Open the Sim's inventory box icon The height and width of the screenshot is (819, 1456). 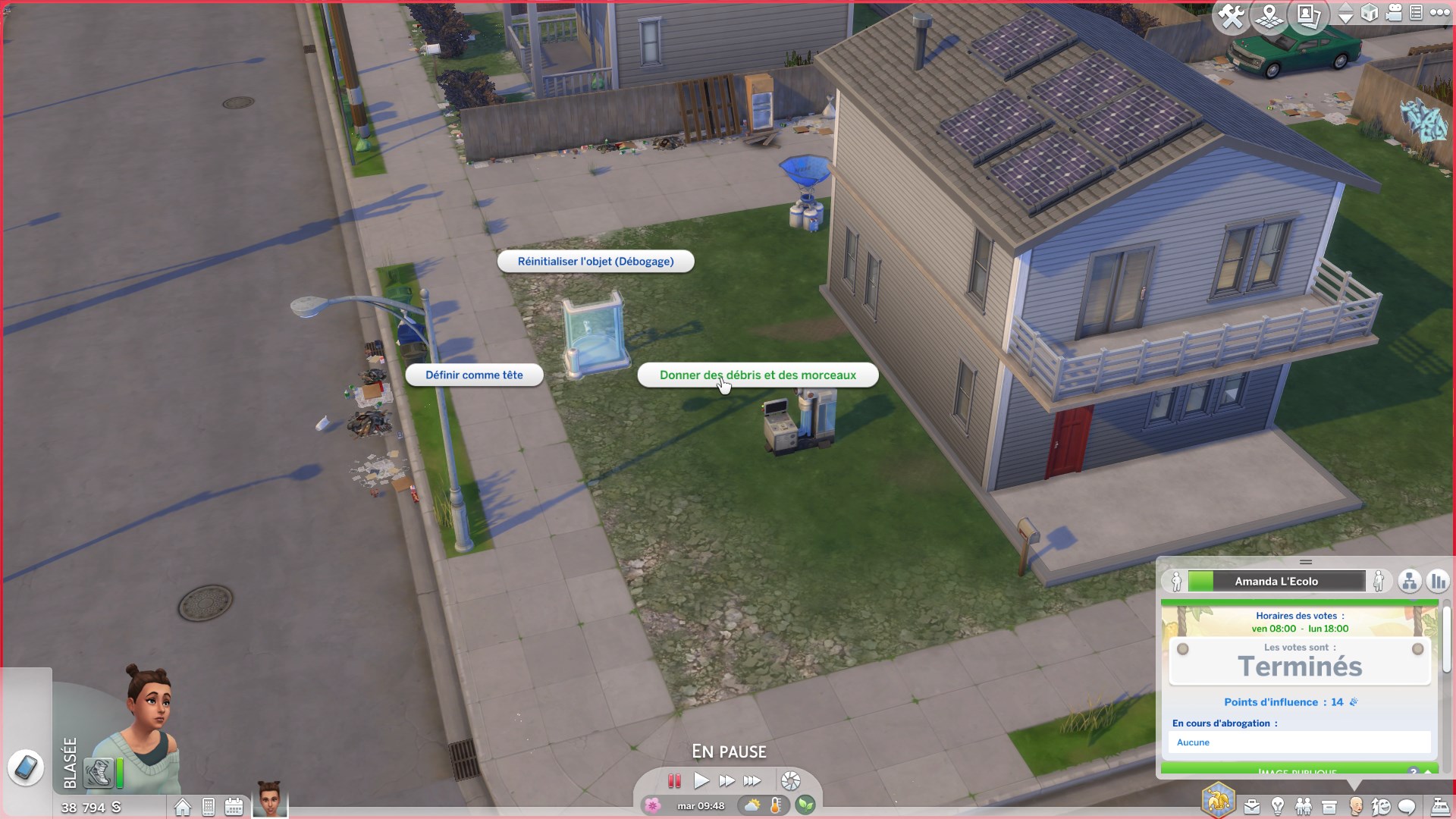tap(1329, 805)
